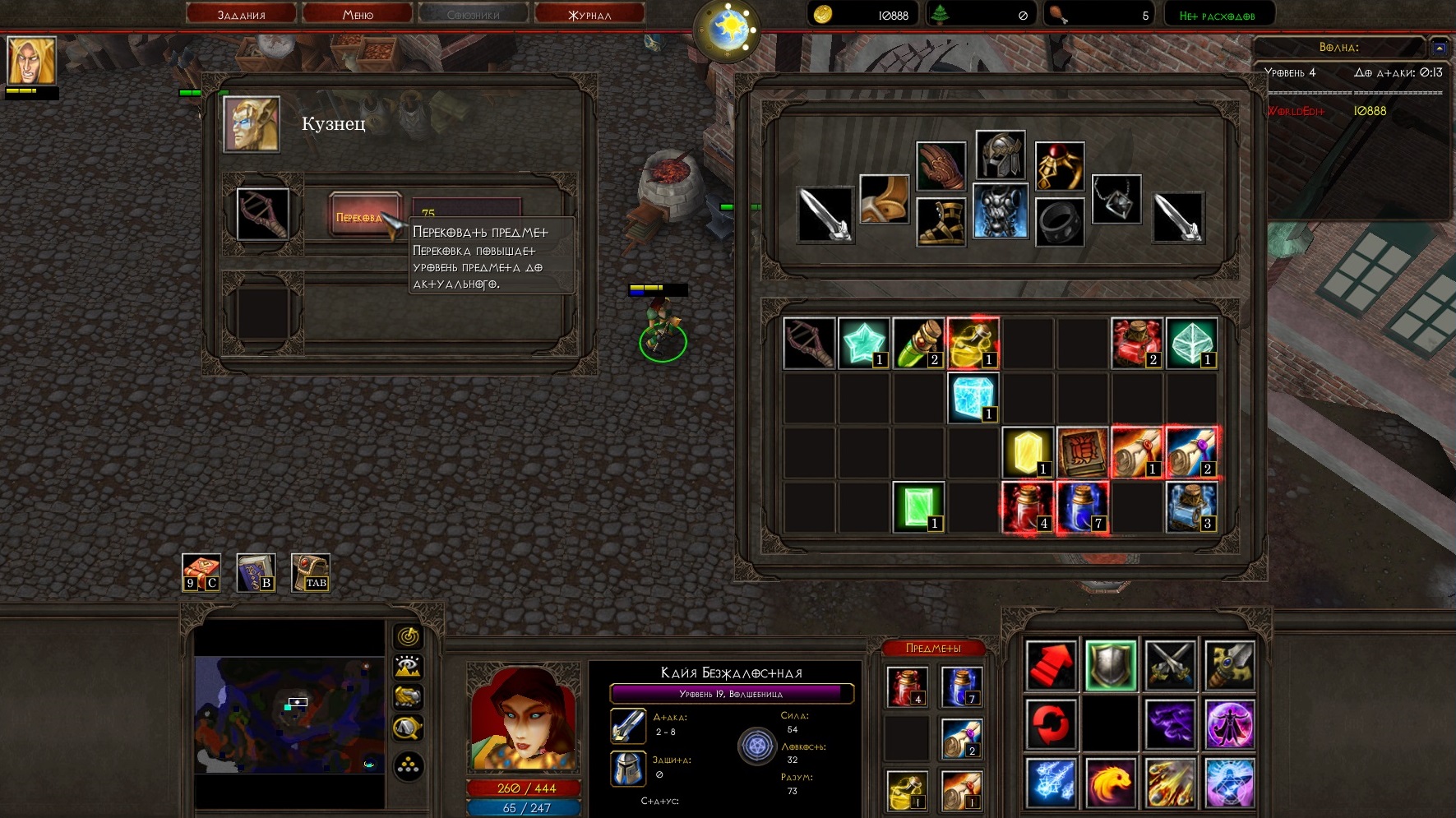This screenshot has height=818, width=1456.
Task: Select the amulet necklace equipment slot
Action: pos(1116,199)
